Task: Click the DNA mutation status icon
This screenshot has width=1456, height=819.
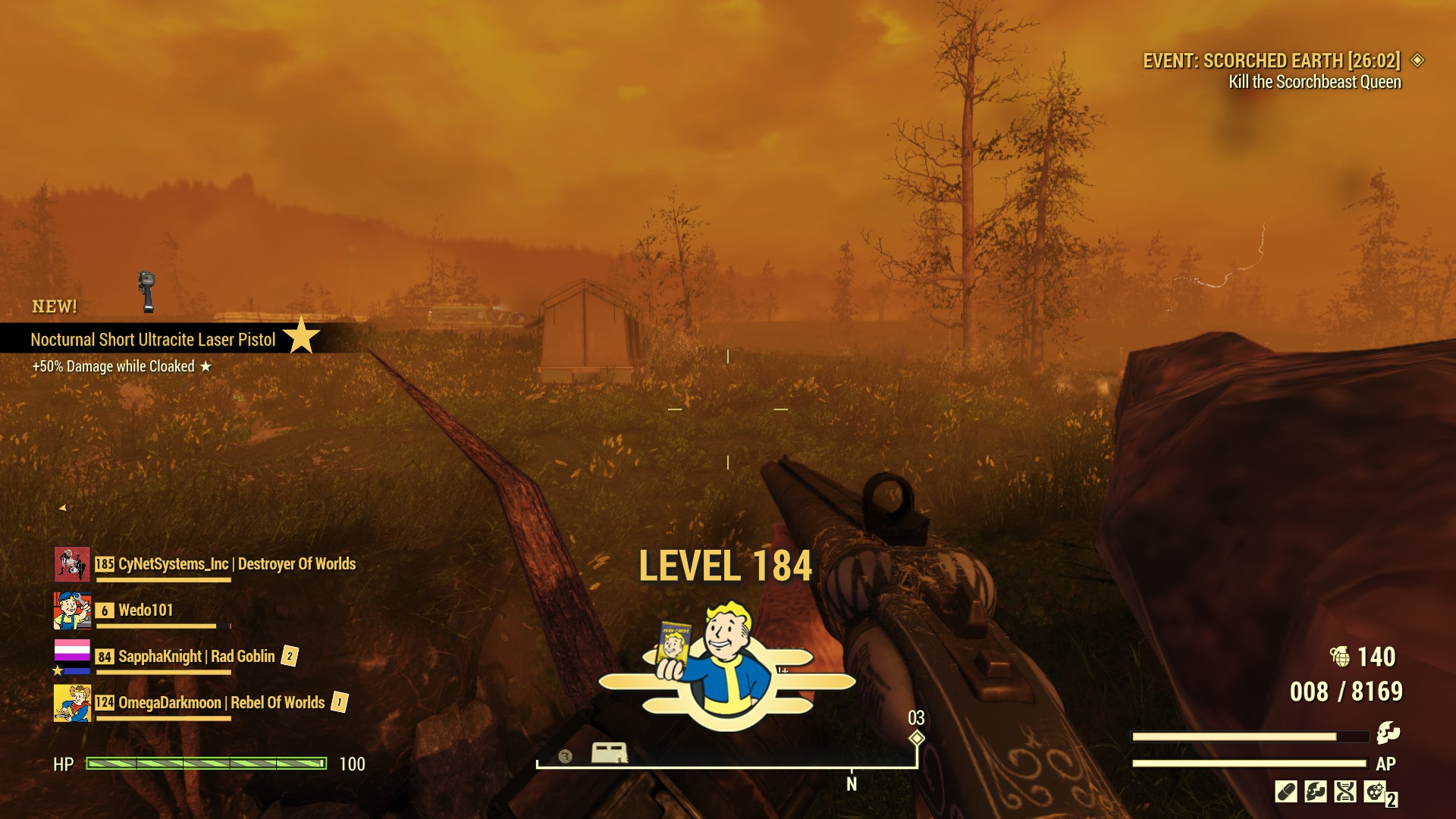Action: [1345, 792]
